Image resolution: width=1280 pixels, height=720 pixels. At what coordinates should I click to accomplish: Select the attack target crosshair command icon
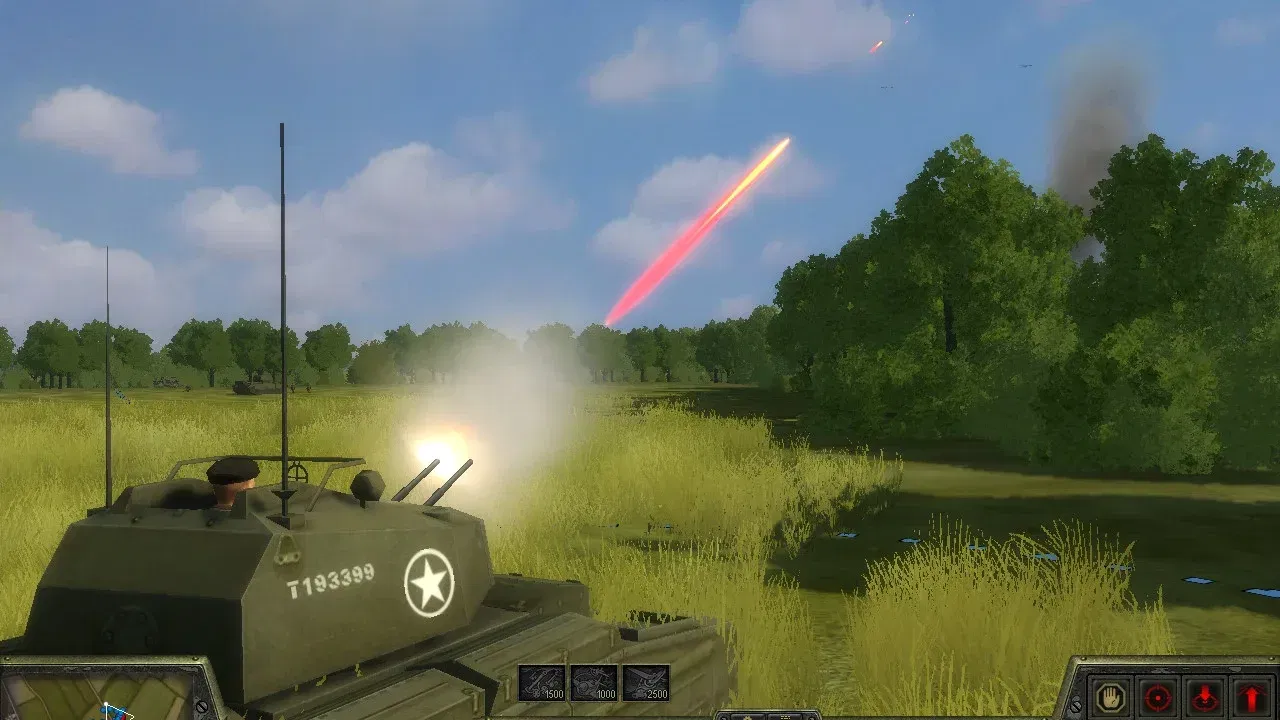[x=1160, y=696]
